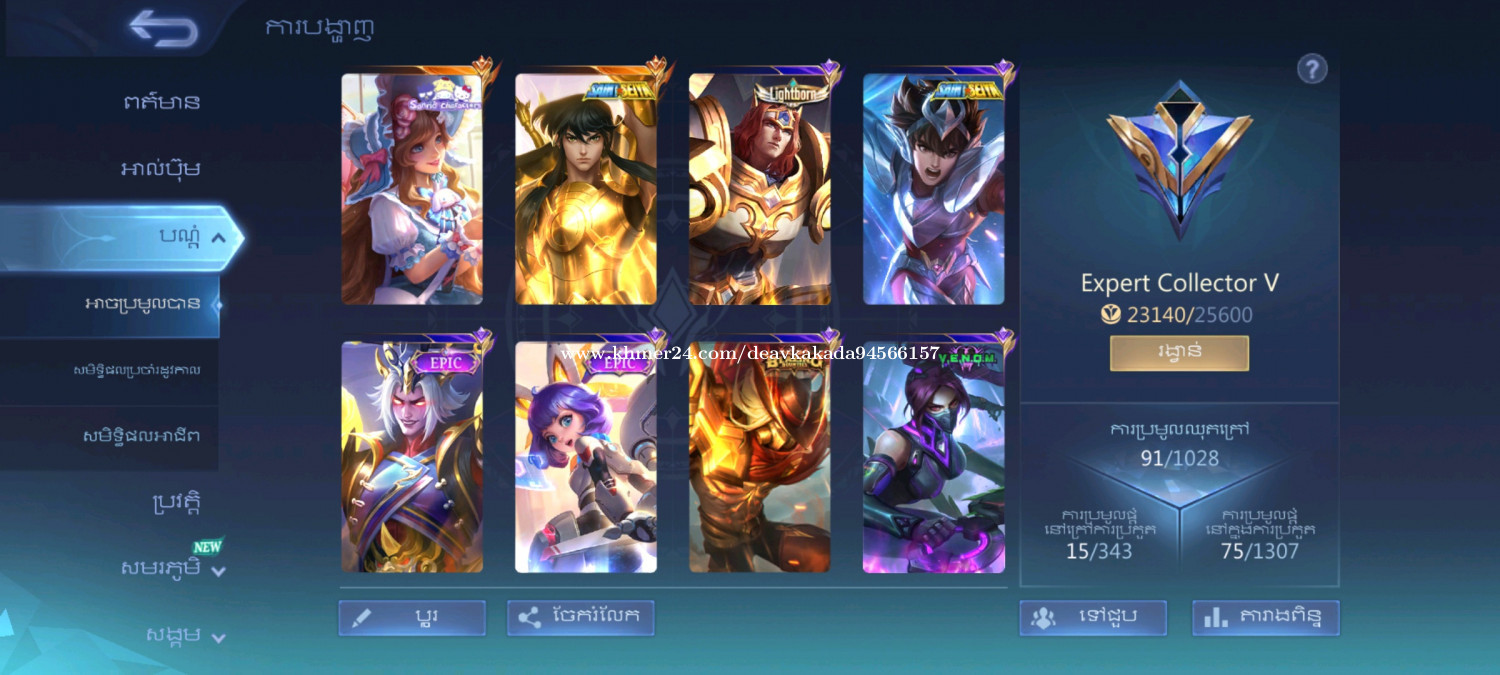Pick the EPIC white-haired demon skin card

click(x=412, y=457)
